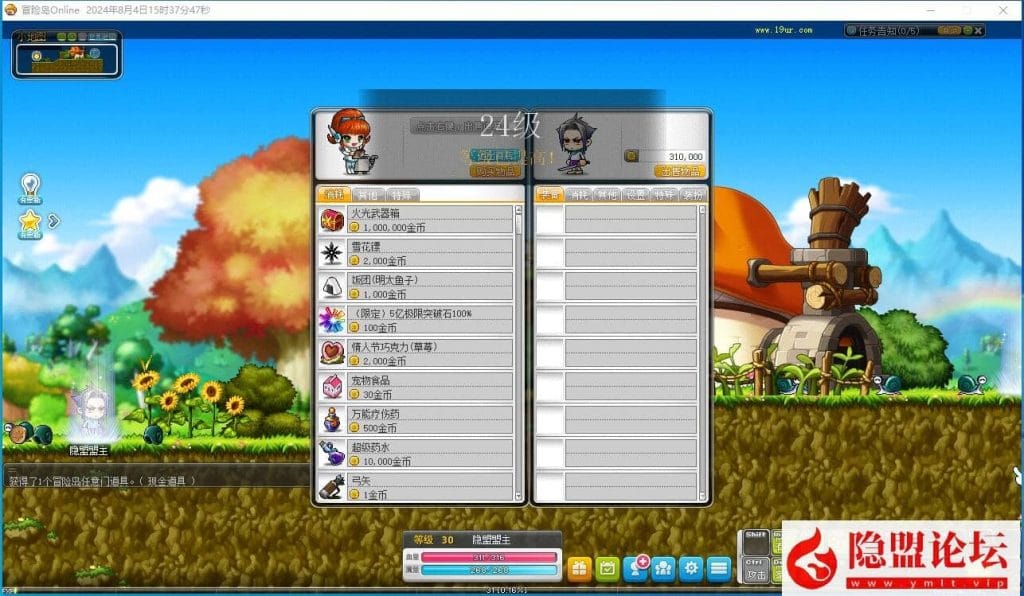Open the gear settings icon

click(x=690, y=569)
